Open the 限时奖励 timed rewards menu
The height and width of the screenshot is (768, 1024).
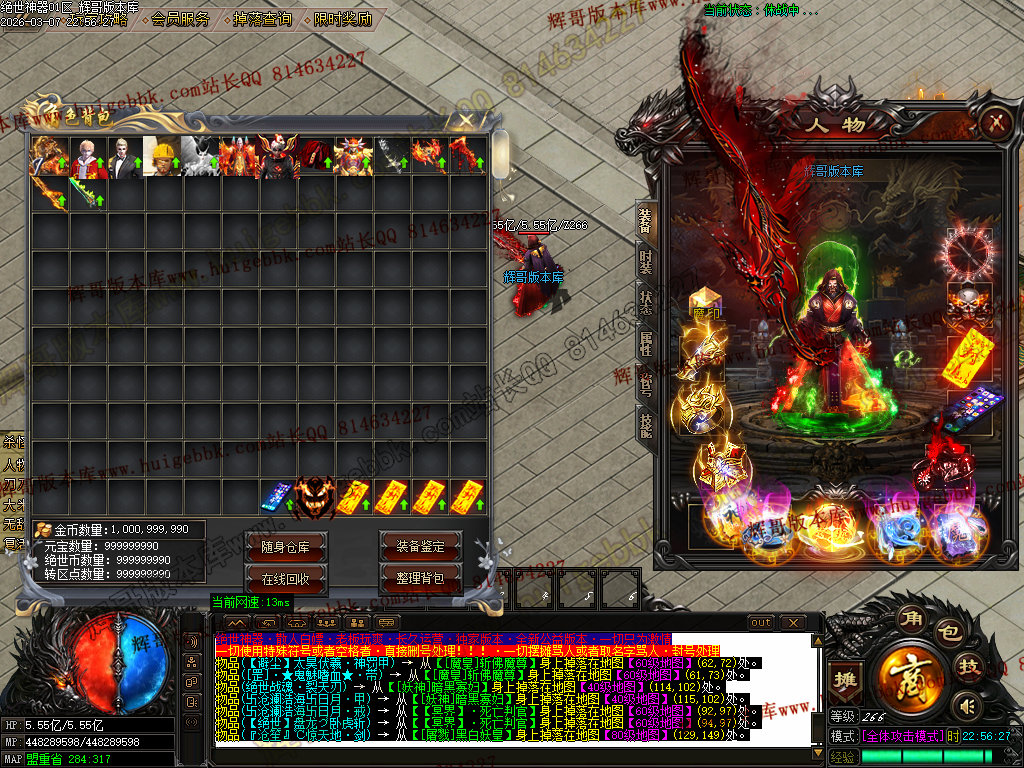[x=342, y=19]
